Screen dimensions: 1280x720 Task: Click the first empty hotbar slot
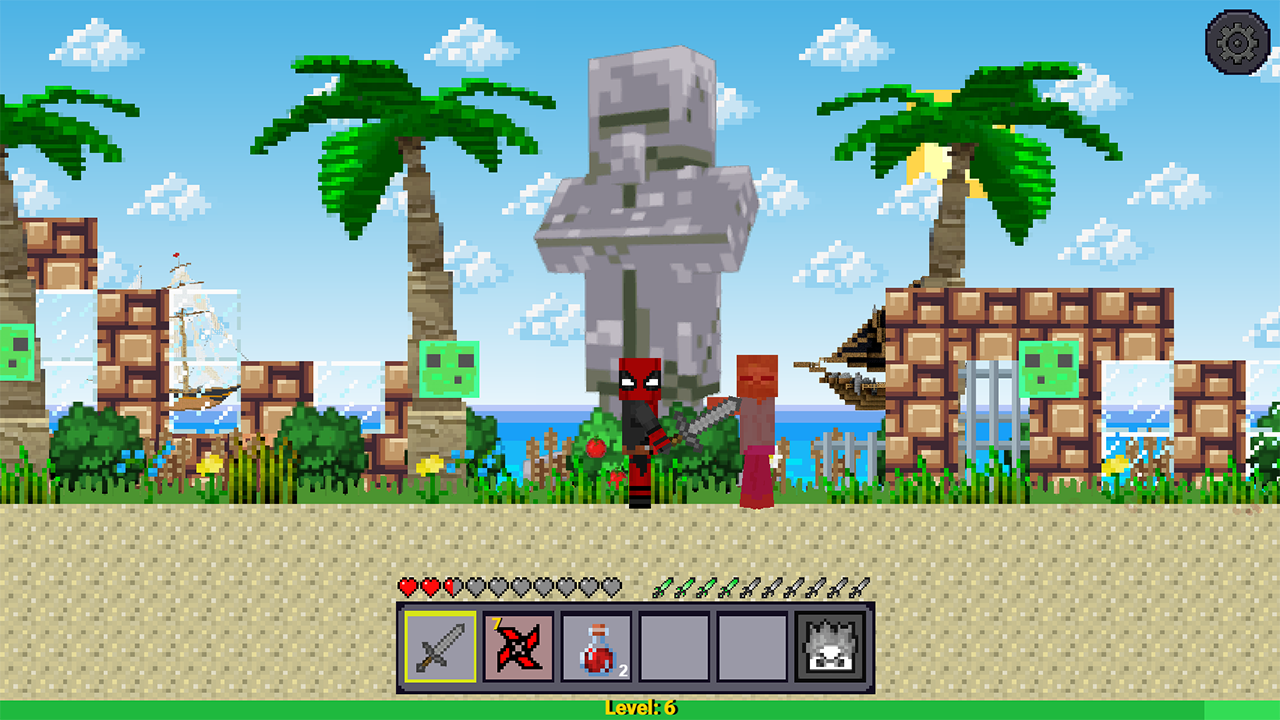click(673, 650)
